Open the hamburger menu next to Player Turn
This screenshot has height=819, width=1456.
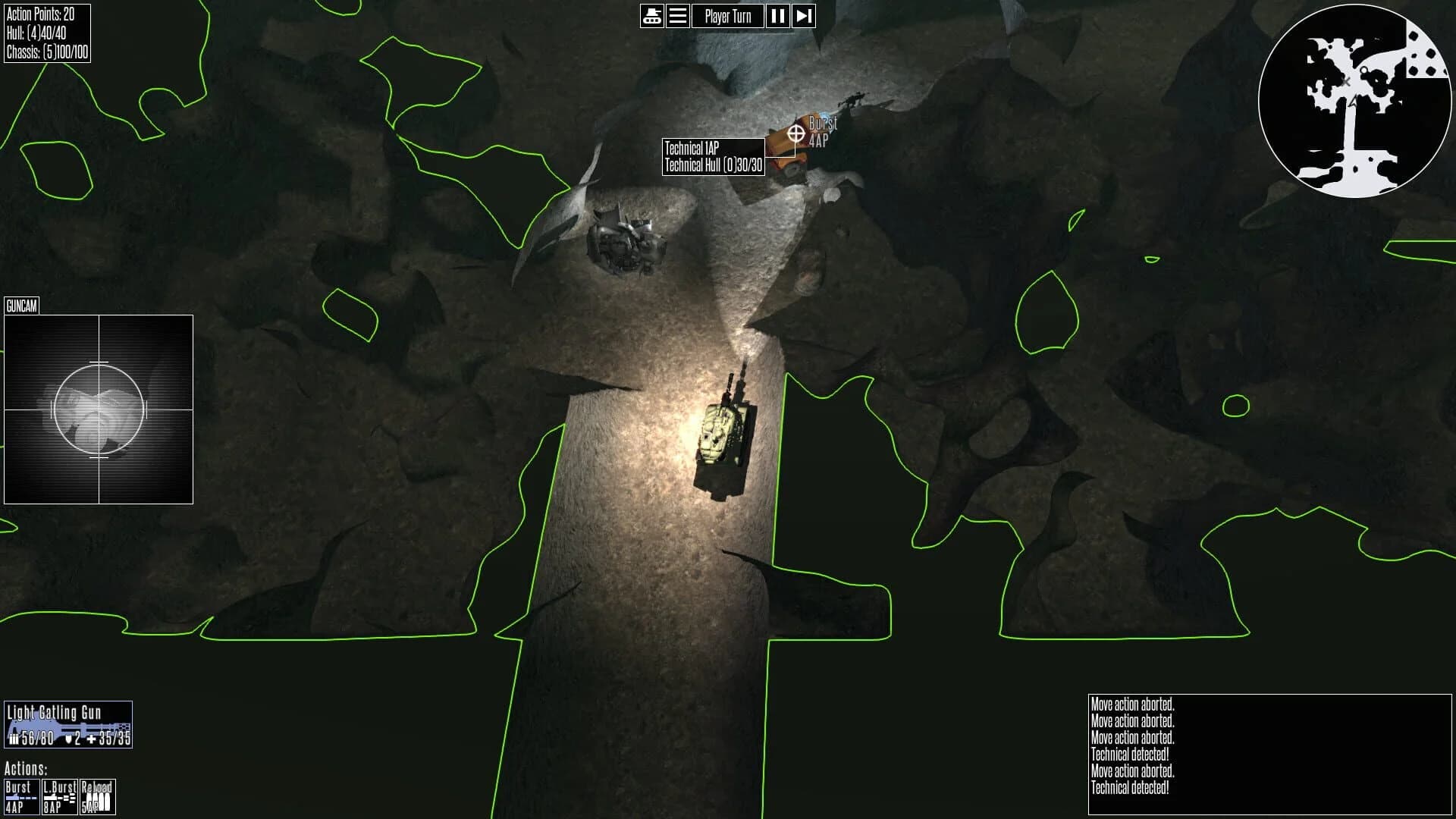[x=677, y=16]
